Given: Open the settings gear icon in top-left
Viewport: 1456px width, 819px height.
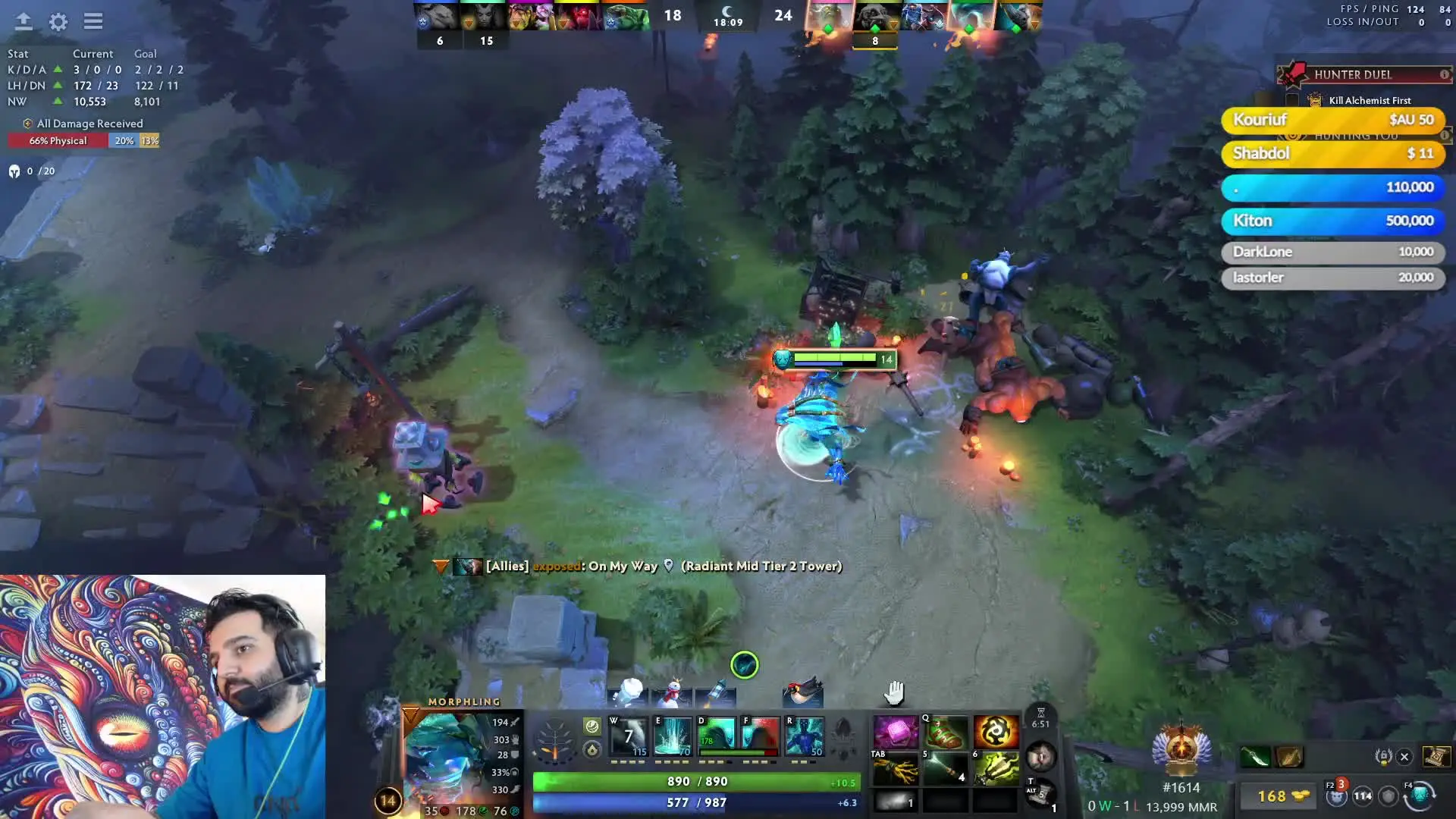Looking at the screenshot, I should pyautogui.click(x=57, y=22).
